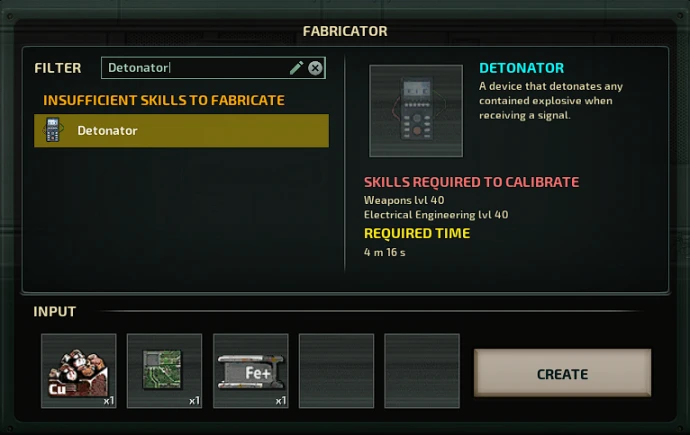Focus the filter text field
Image resolution: width=690 pixels, height=435 pixels.
pyautogui.click(x=195, y=68)
